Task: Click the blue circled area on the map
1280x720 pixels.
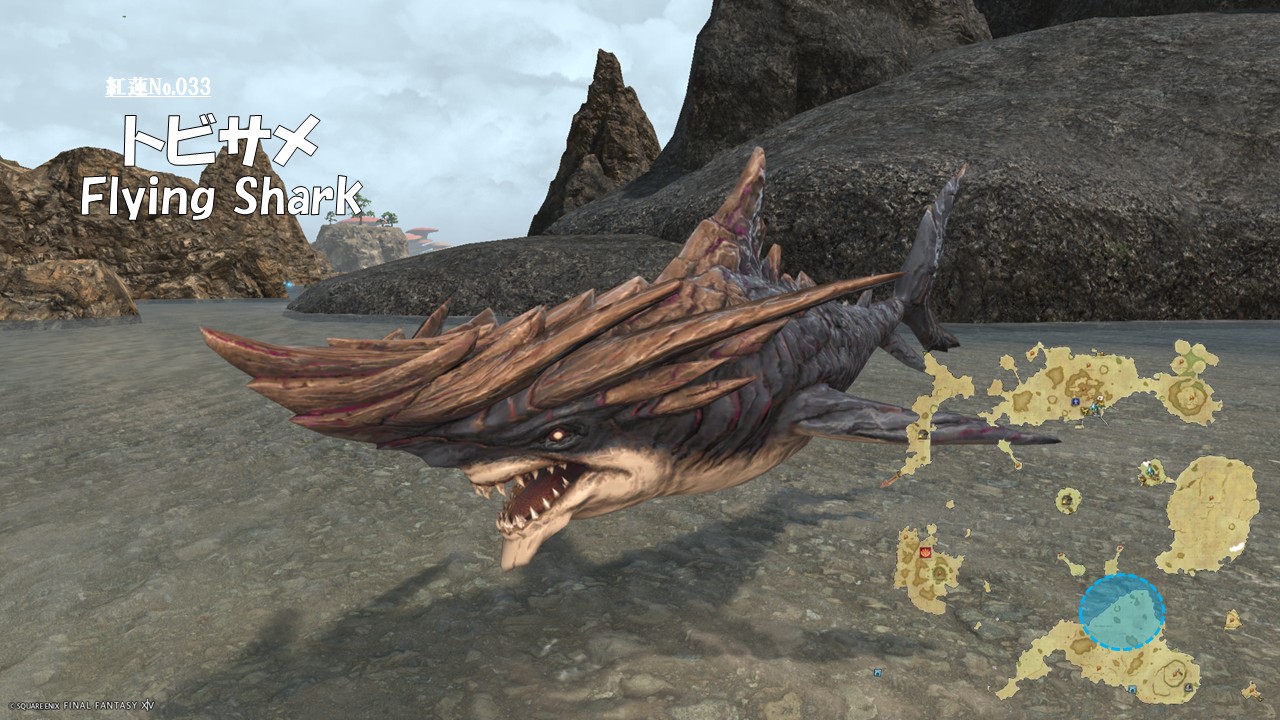Action: pos(1121,612)
